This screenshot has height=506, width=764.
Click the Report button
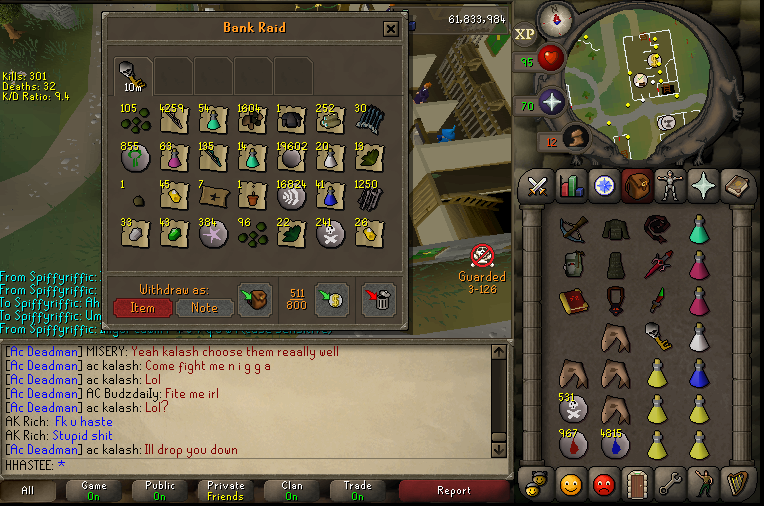[x=453, y=490]
